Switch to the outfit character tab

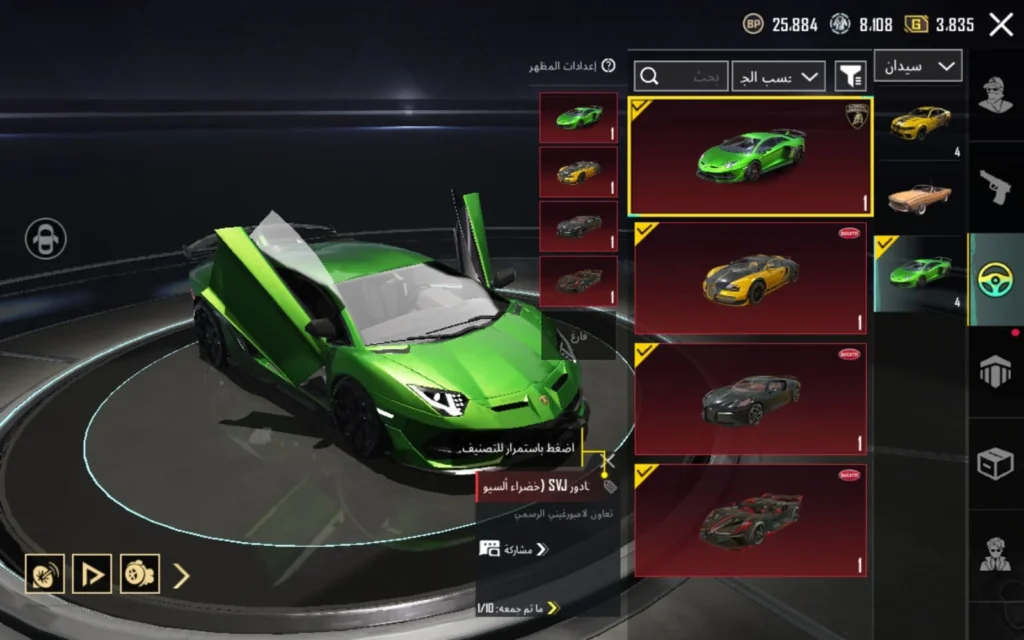pyautogui.click(x=996, y=96)
